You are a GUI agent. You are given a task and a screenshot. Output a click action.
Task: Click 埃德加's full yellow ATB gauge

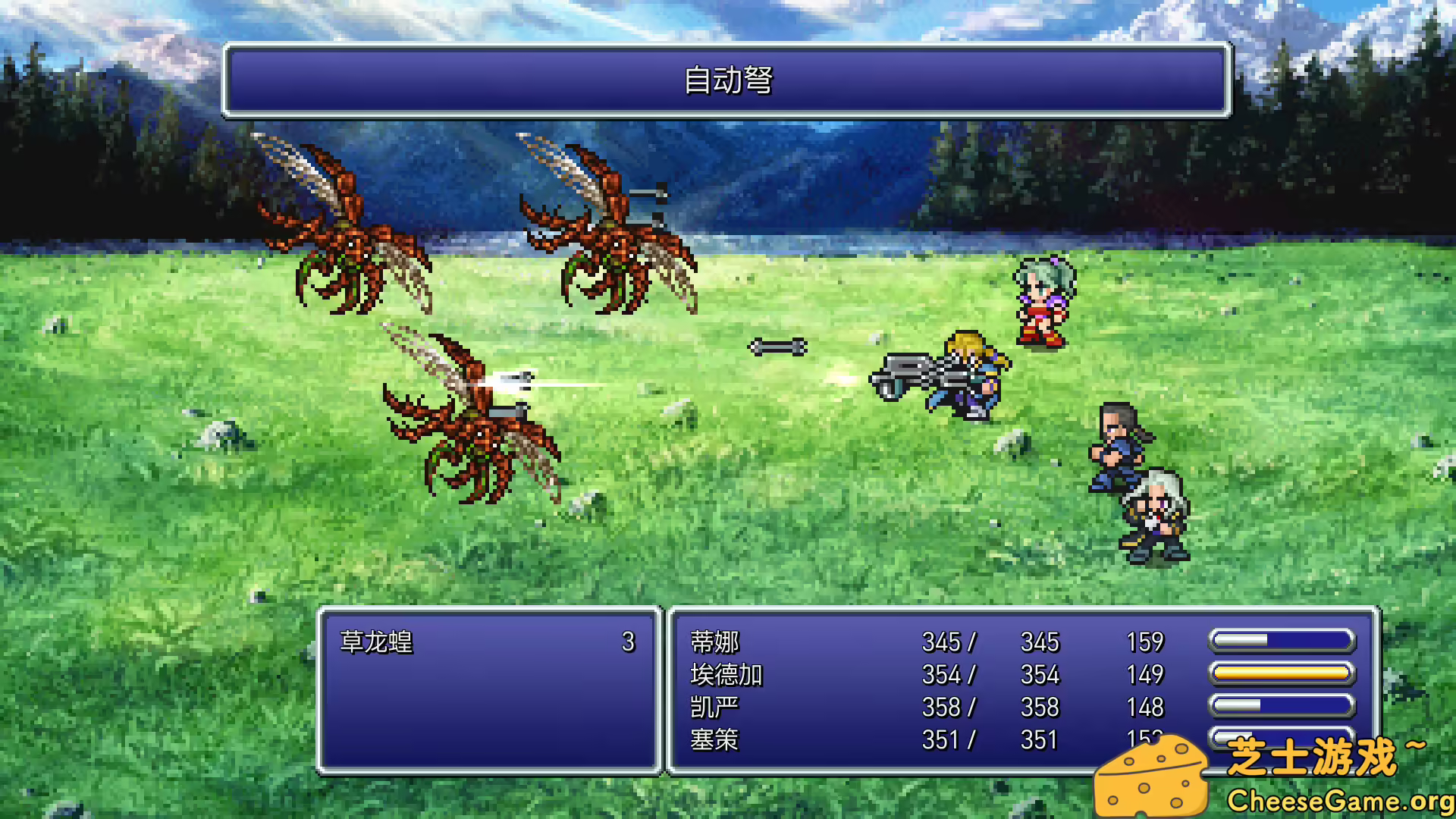point(1282,673)
